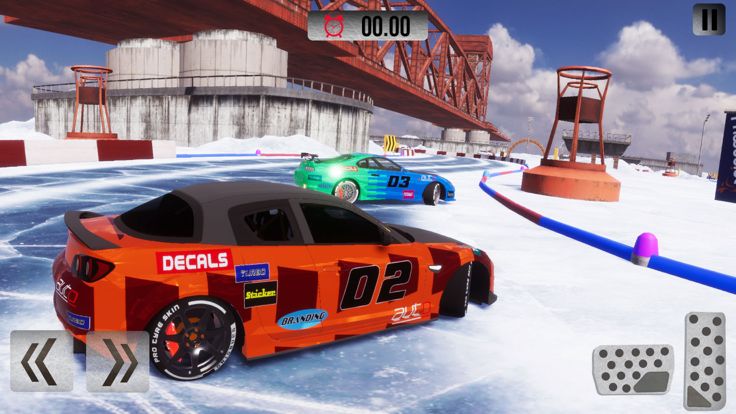Pause the race with the pause button
This screenshot has height=414, width=736.
(x=708, y=19)
